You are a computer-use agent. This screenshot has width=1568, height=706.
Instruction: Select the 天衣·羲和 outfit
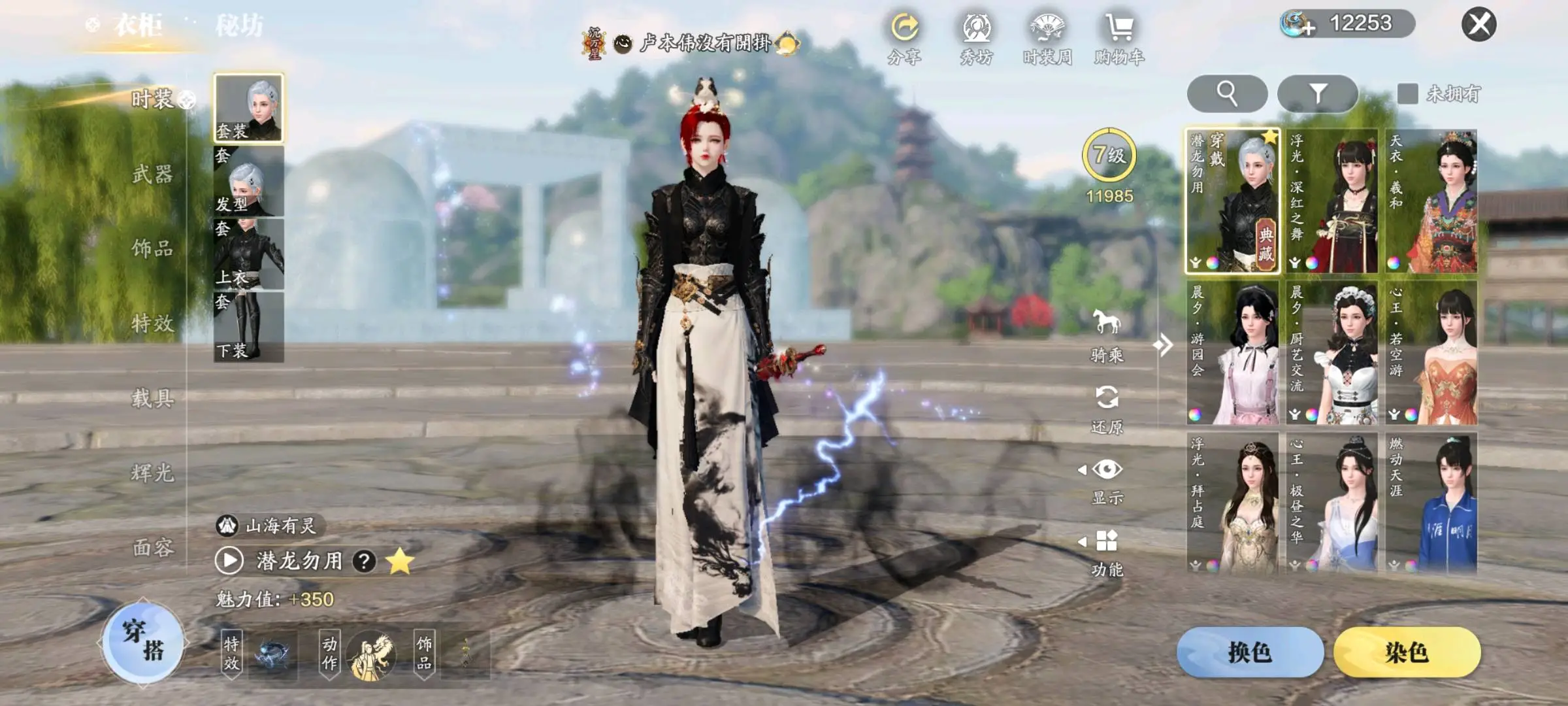(1431, 201)
